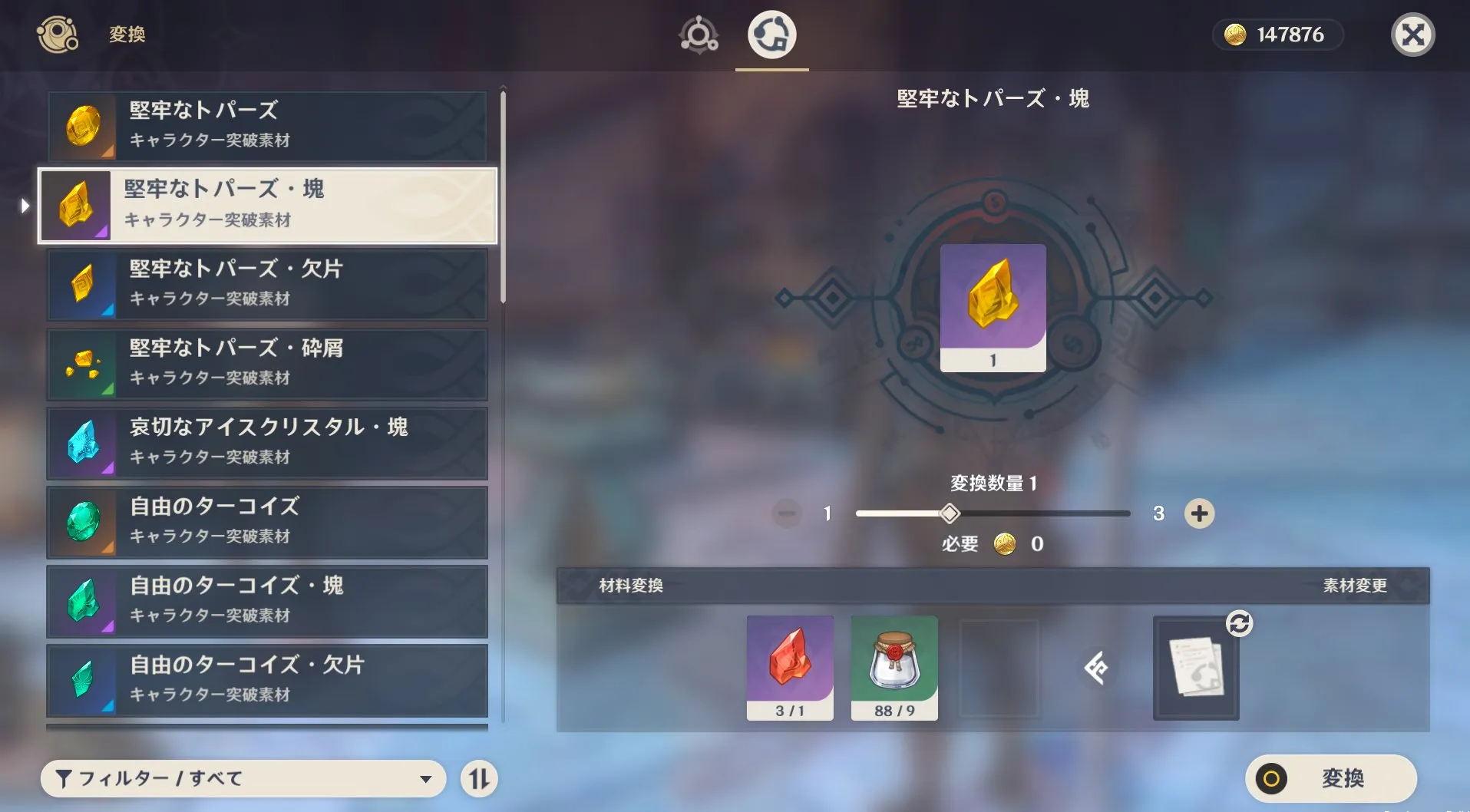Pick 堅牢なトパーズ・砕屑 from the list
This screenshot has height=812, width=1470.
pyautogui.click(x=267, y=364)
